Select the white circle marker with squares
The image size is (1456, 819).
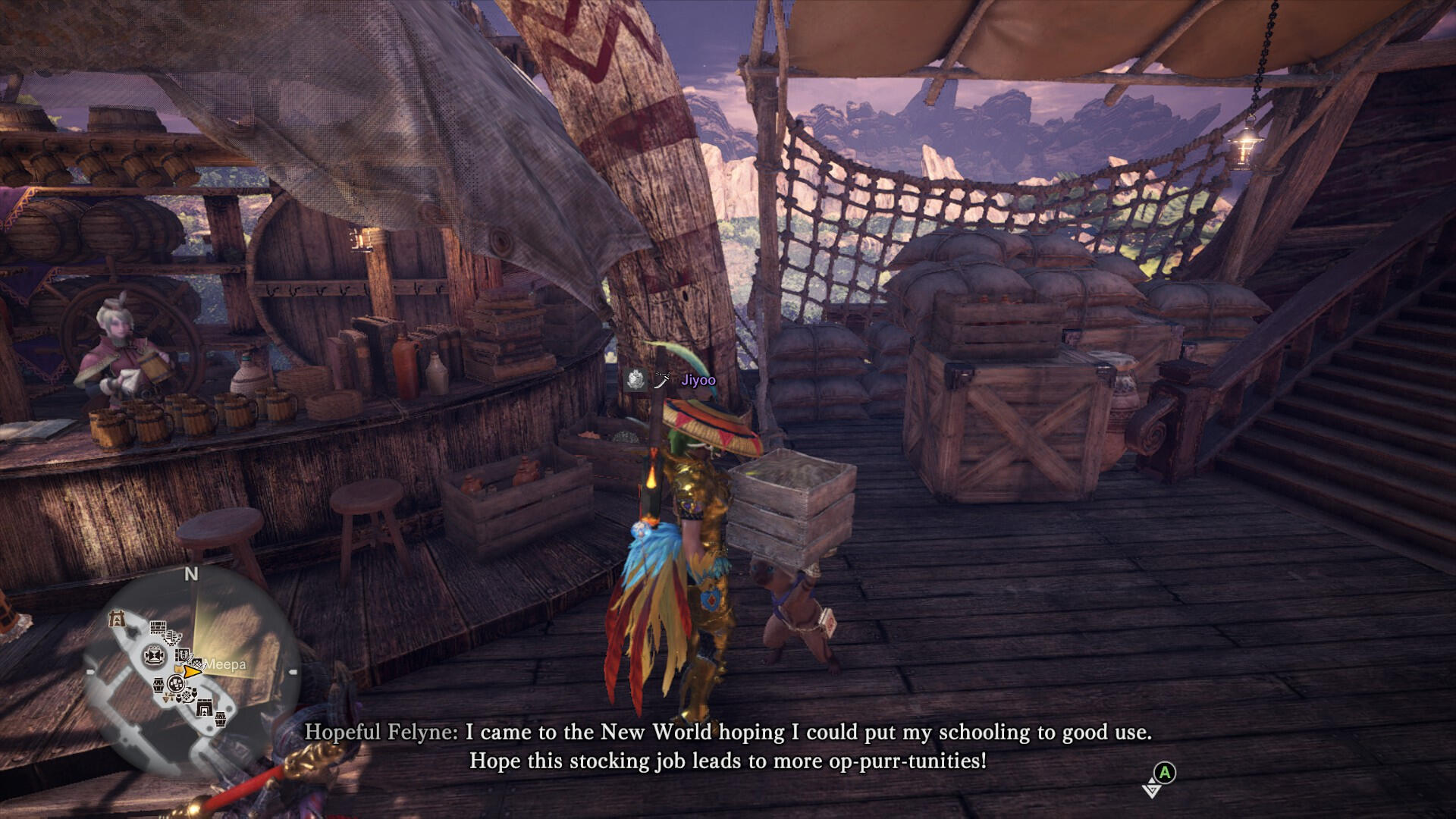(176, 685)
